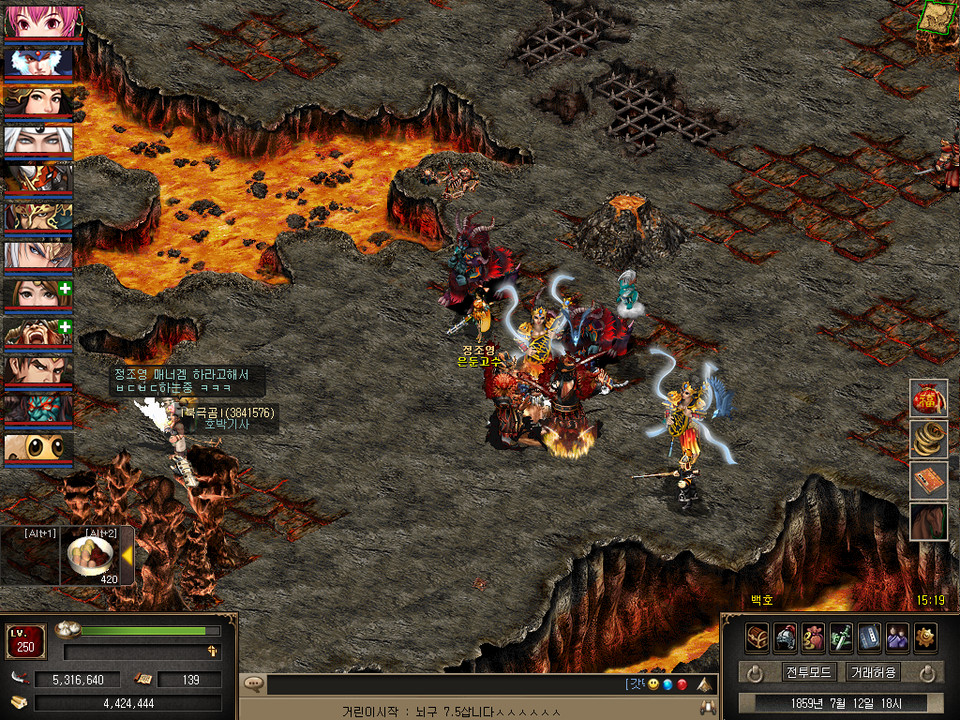Toggle the 전투모드 battle mode button

(809, 673)
